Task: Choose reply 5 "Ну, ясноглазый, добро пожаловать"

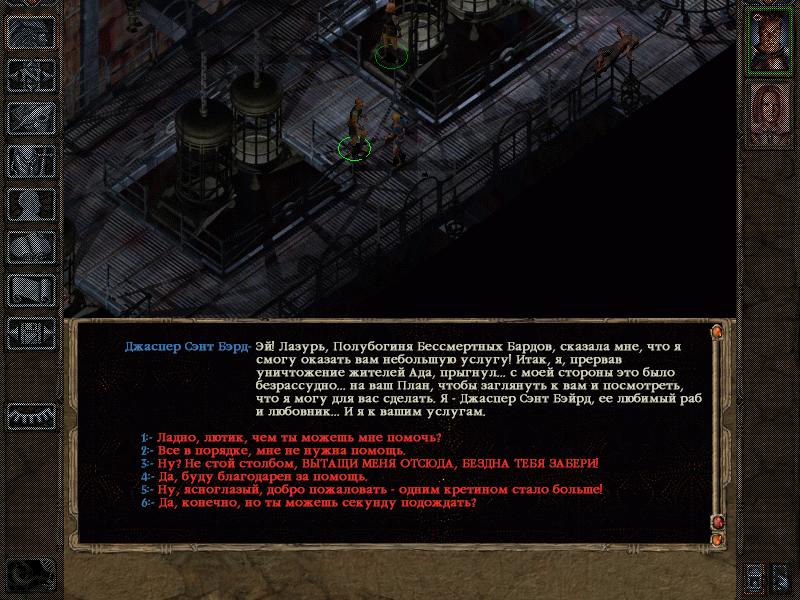Action: tap(375, 490)
